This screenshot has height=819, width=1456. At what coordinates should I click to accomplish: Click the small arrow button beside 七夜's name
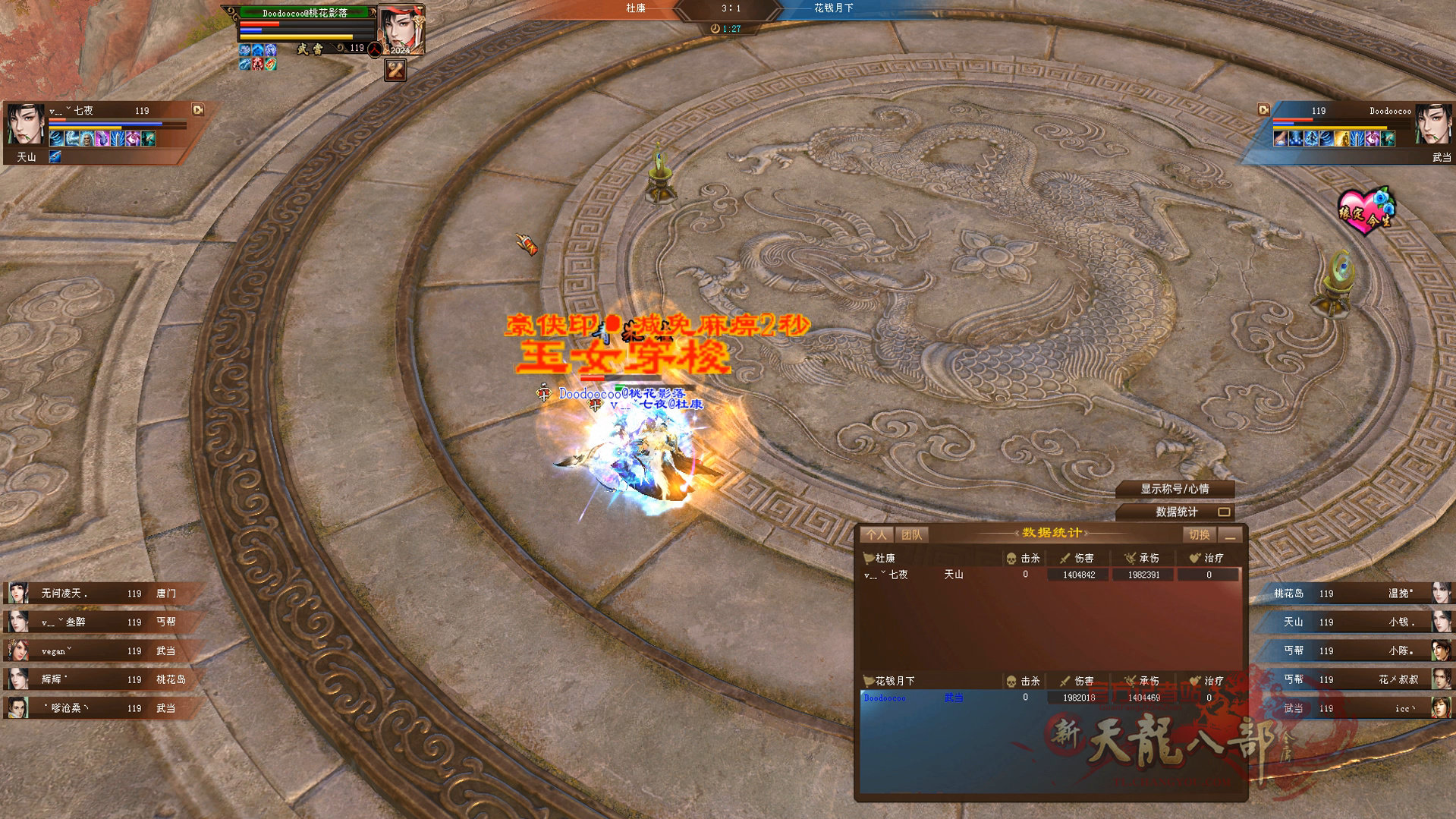click(x=198, y=110)
